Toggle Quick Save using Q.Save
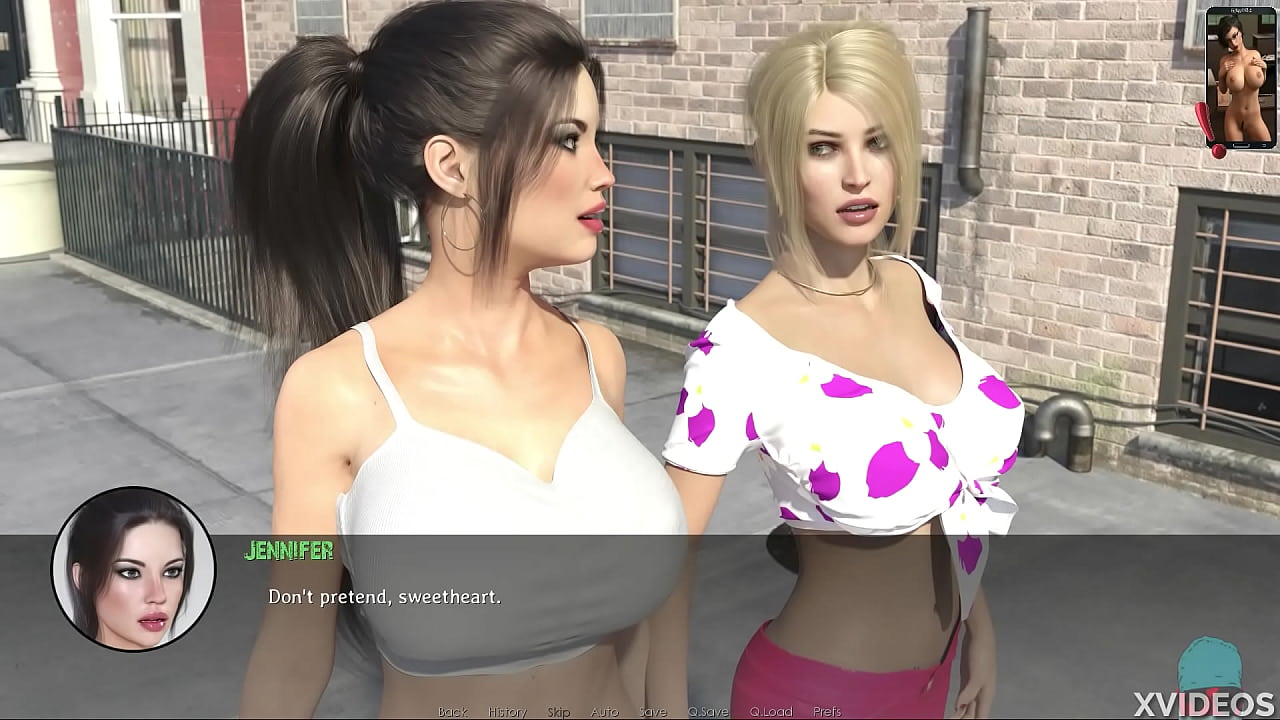The width and height of the screenshot is (1280, 720). [x=708, y=713]
